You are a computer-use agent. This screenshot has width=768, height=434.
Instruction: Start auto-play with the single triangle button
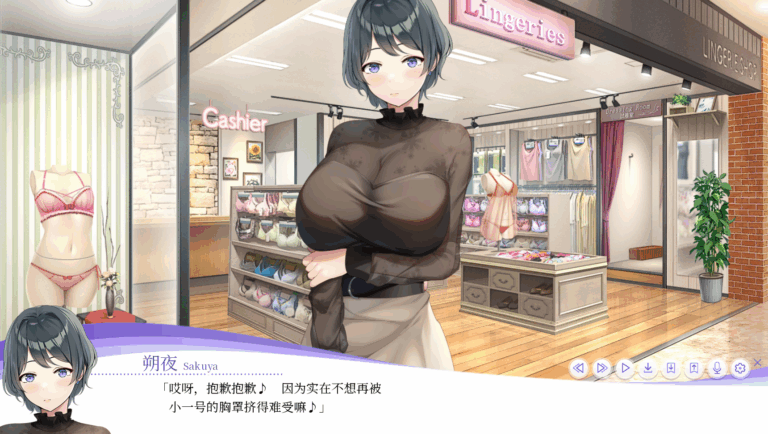pos(624,368)
